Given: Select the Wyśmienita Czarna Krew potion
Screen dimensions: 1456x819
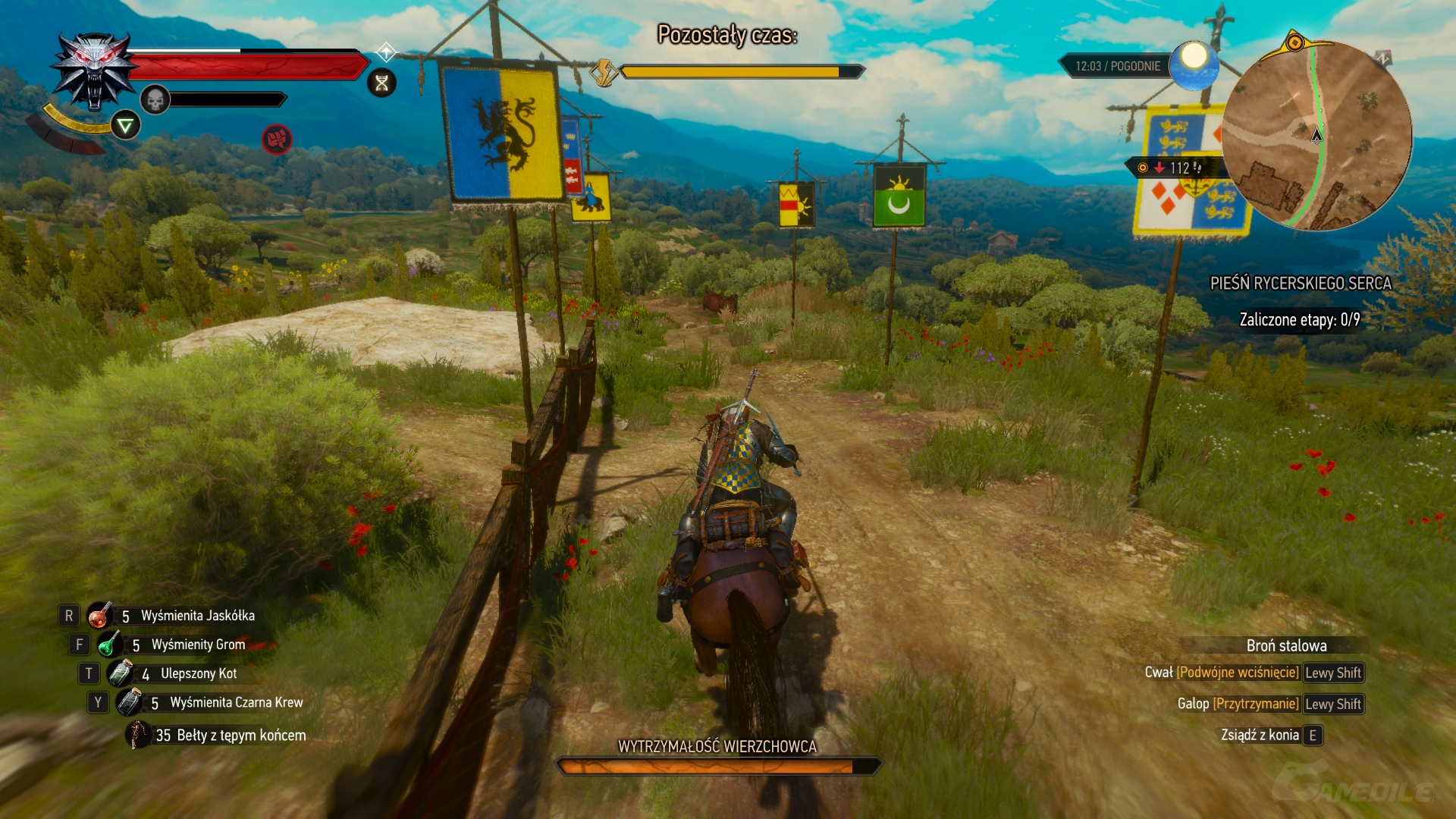Looking at the screenshot, I should click(x=130, y=702).
